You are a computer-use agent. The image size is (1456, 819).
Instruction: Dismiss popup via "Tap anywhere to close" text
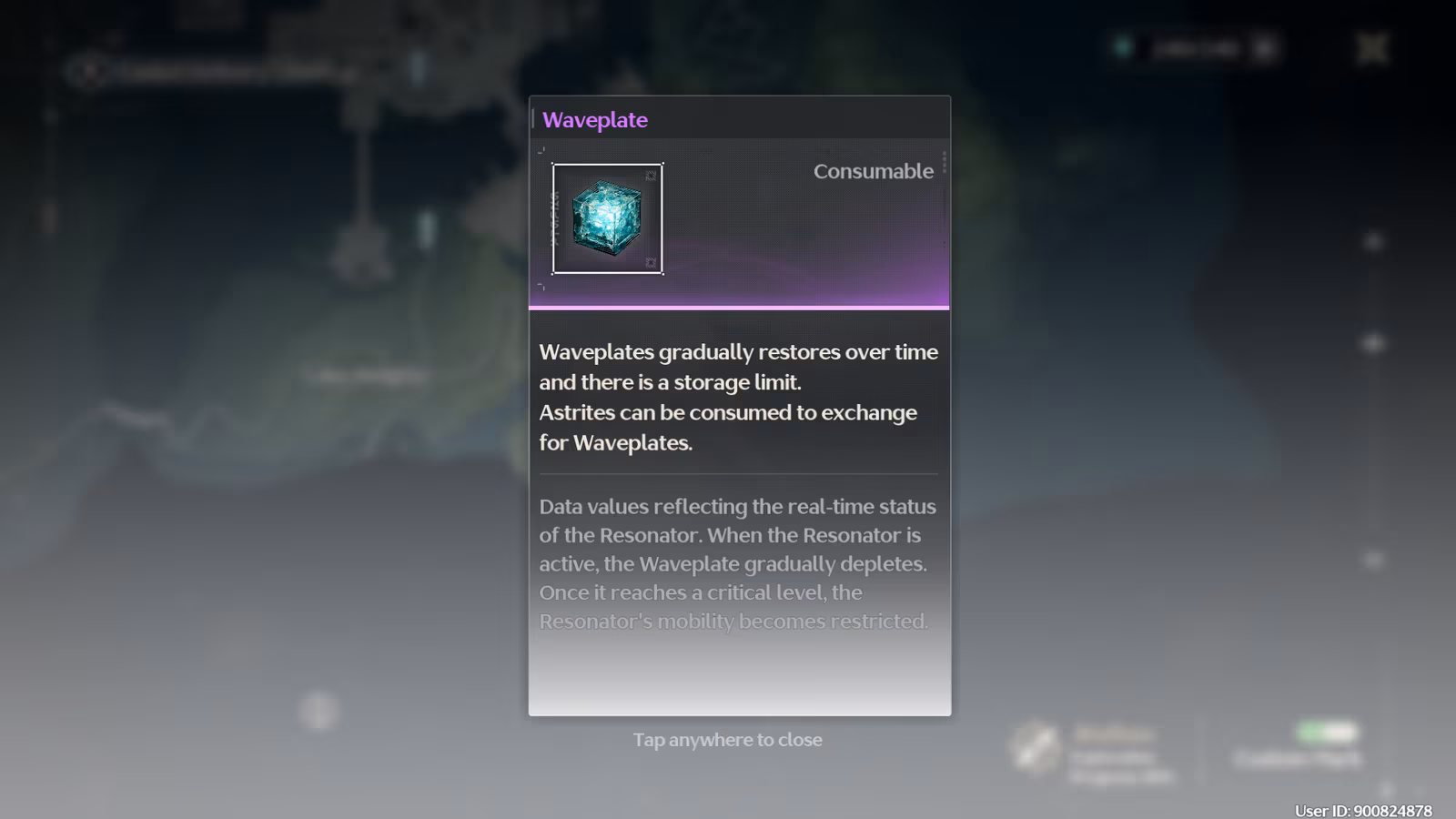[727, 740]
